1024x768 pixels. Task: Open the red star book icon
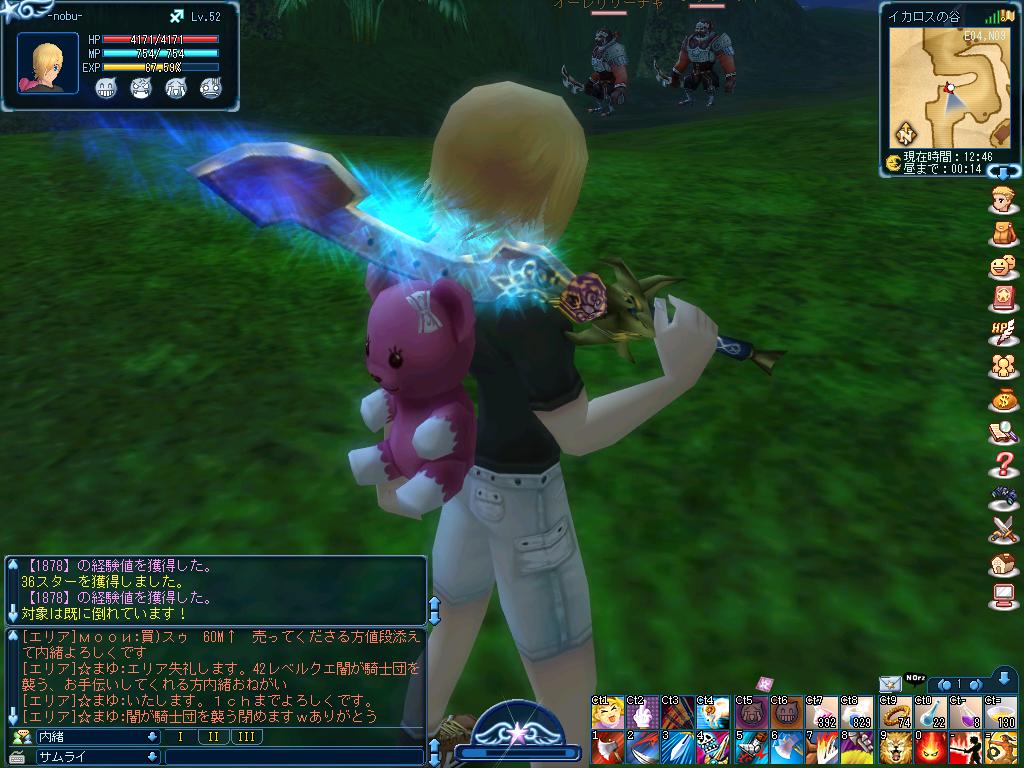1002,298
